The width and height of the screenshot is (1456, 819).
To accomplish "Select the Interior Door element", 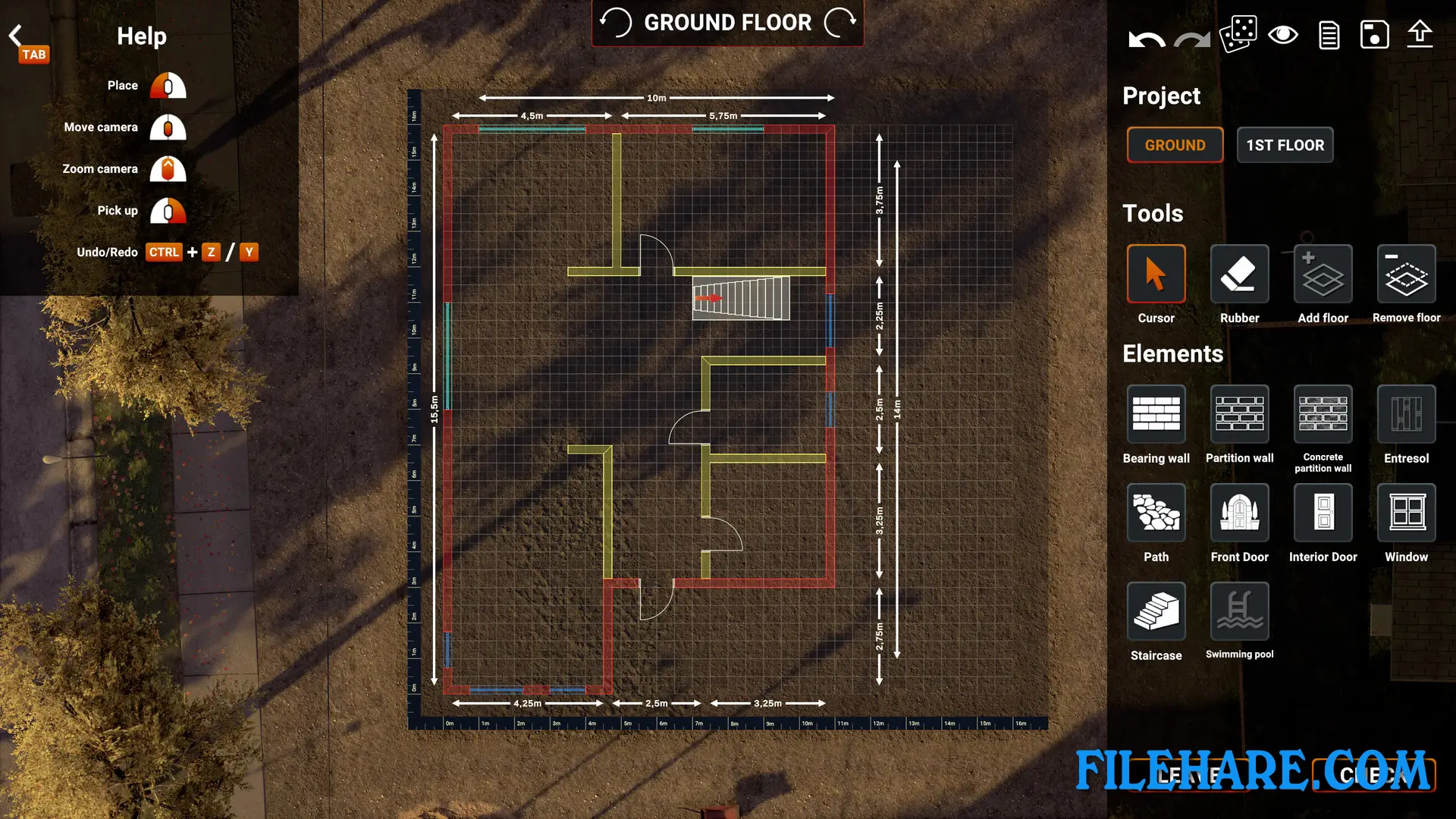I will tap(1323, 513).
